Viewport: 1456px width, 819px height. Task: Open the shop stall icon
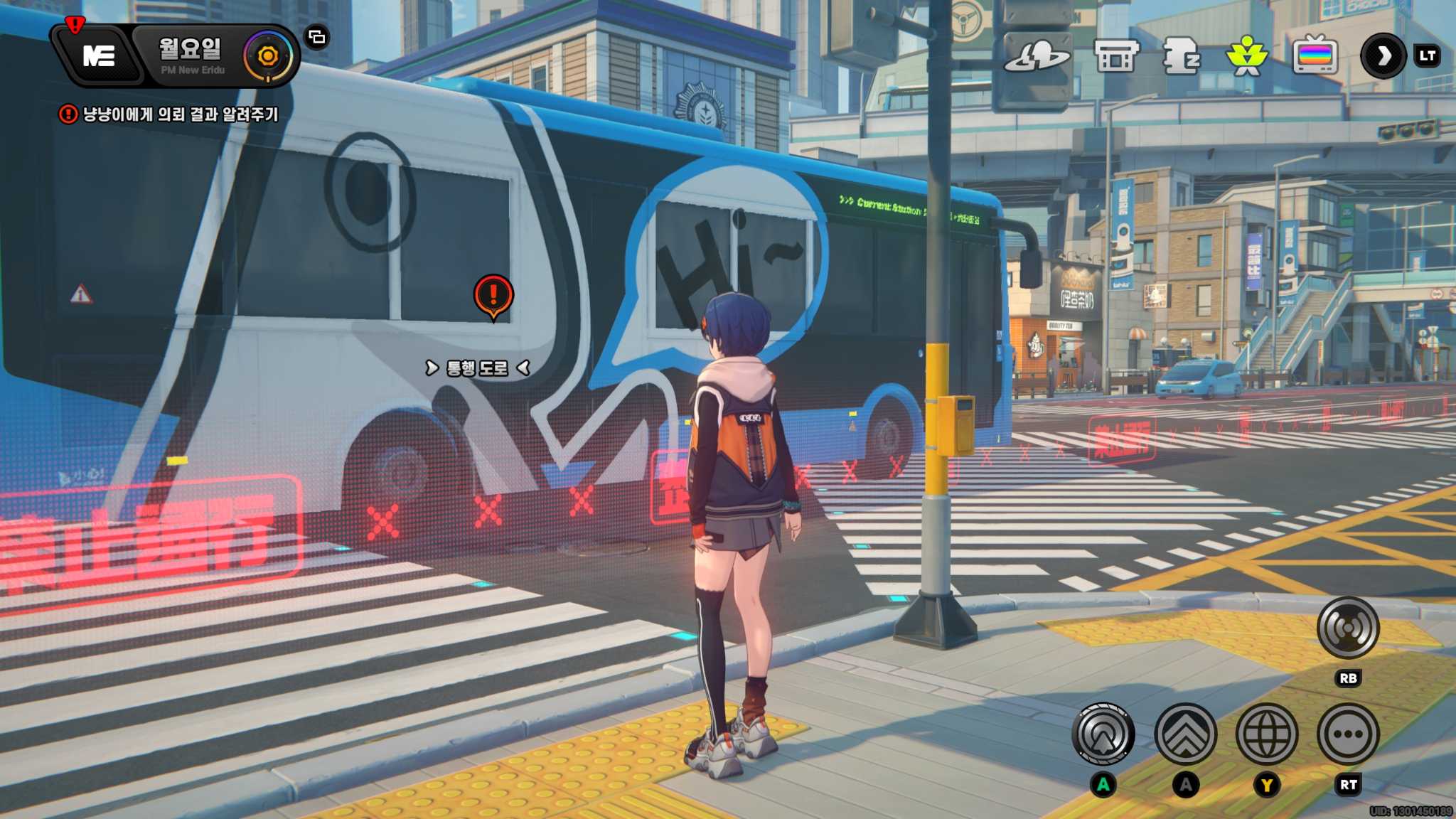tap(1115, 56)
